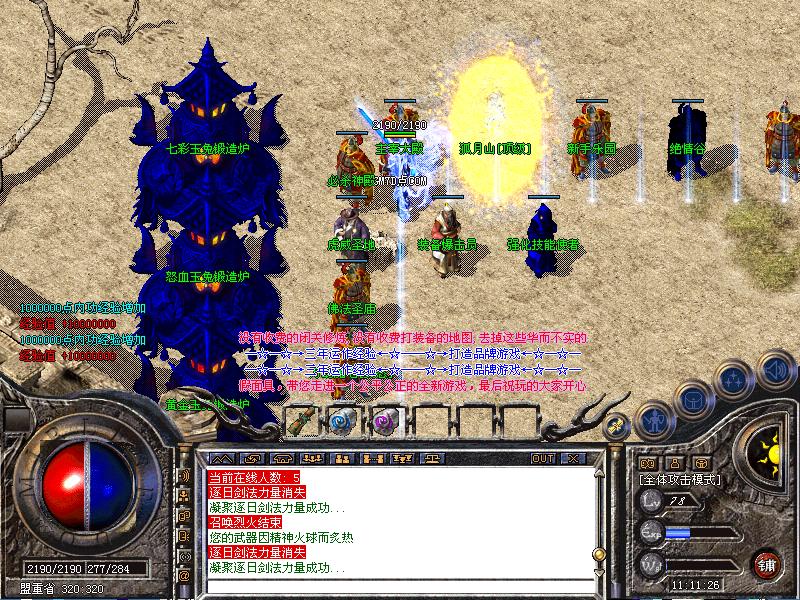Image resolution: width=800 pixels, height=600 pixels.
Task: Use the blue swirl item slot
Action: pos(342,421)
